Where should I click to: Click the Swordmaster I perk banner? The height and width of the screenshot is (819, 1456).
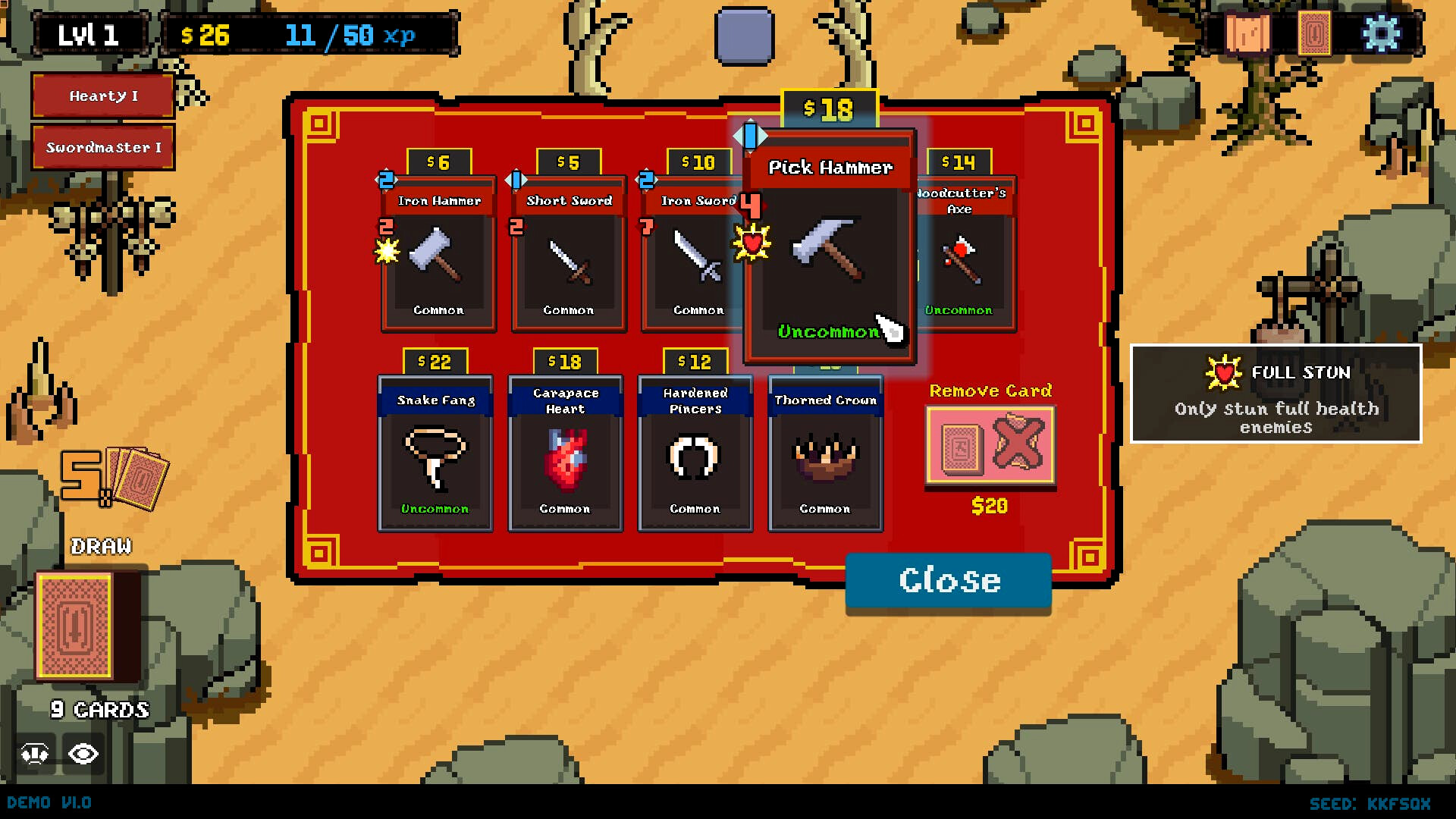click(103, 147)
